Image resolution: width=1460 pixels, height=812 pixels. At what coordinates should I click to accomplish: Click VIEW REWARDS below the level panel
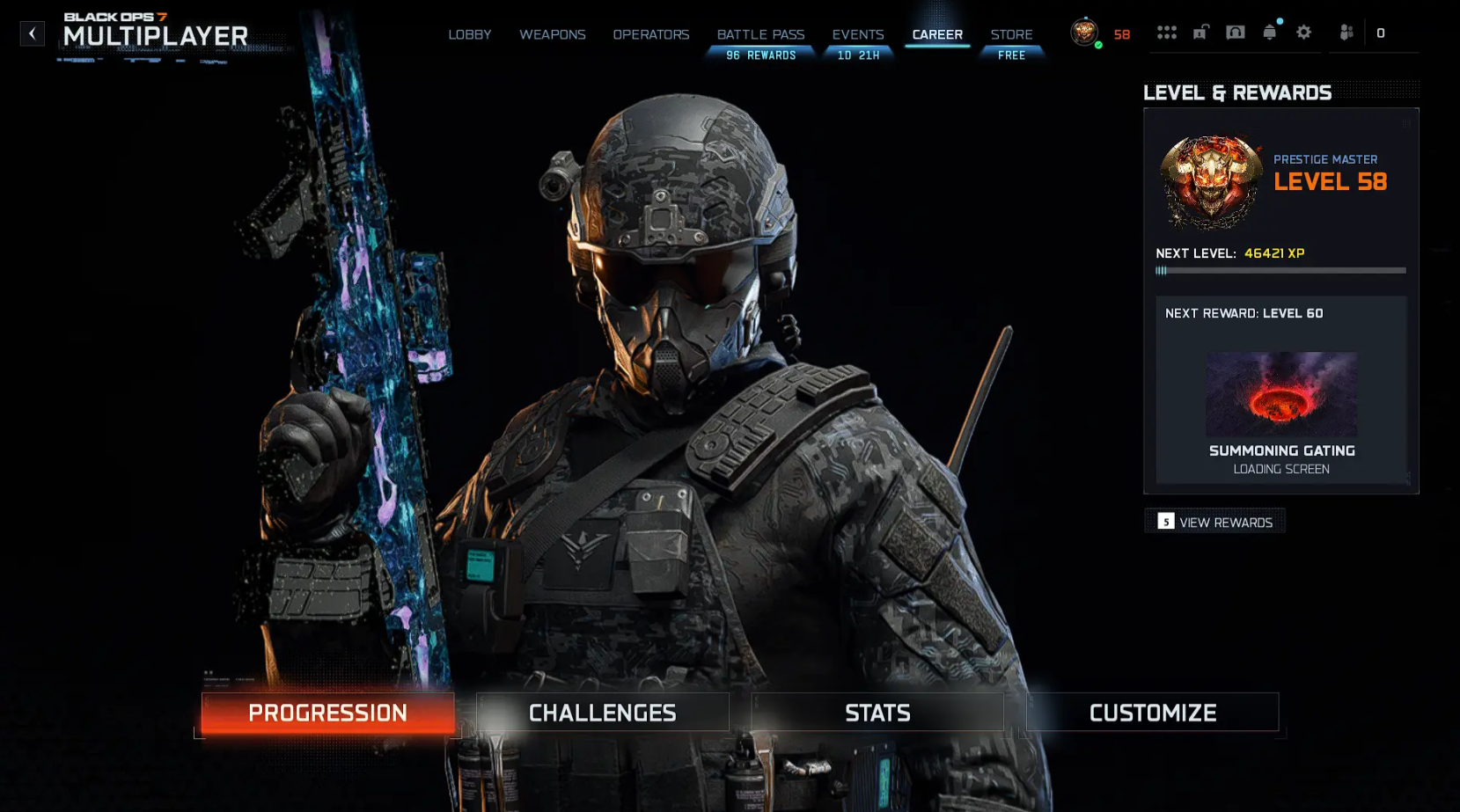coord(1214,521)
